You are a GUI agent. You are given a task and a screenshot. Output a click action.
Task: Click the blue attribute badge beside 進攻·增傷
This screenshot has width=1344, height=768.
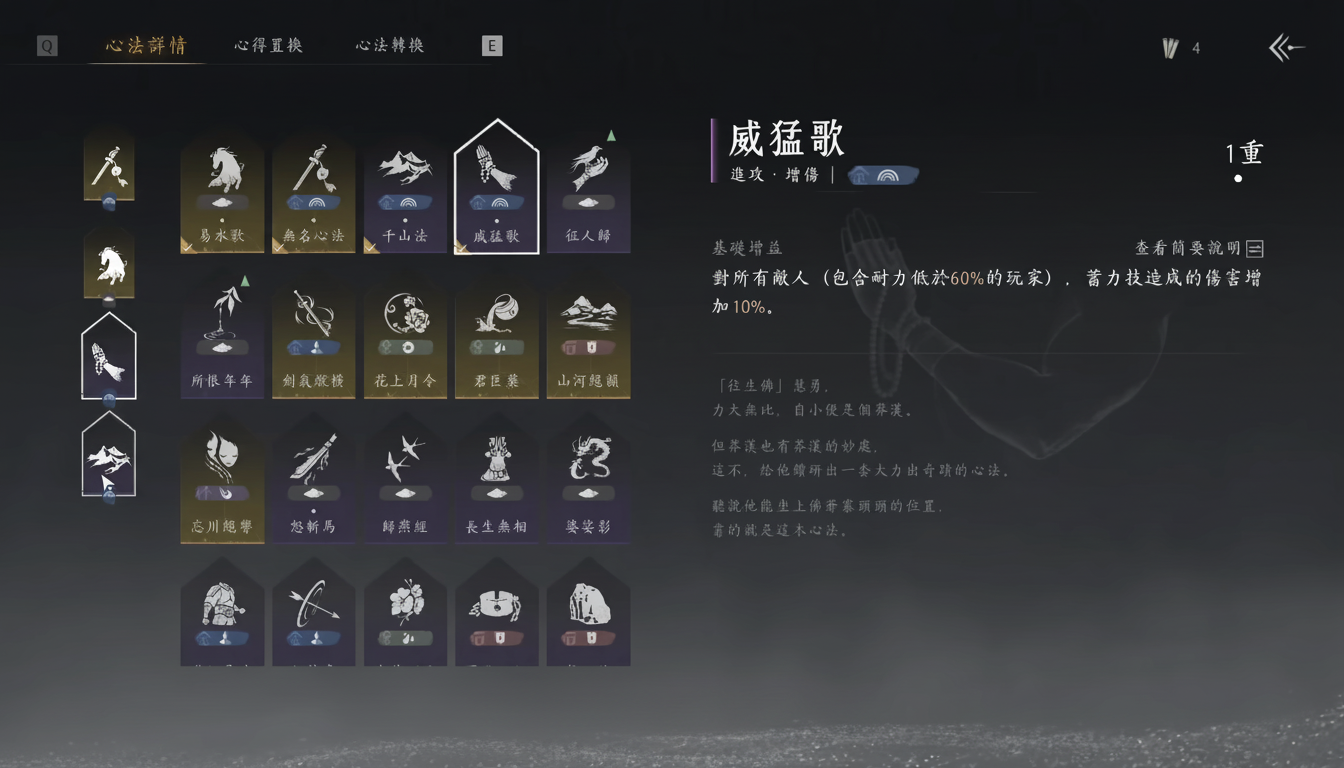pos(885,174)
